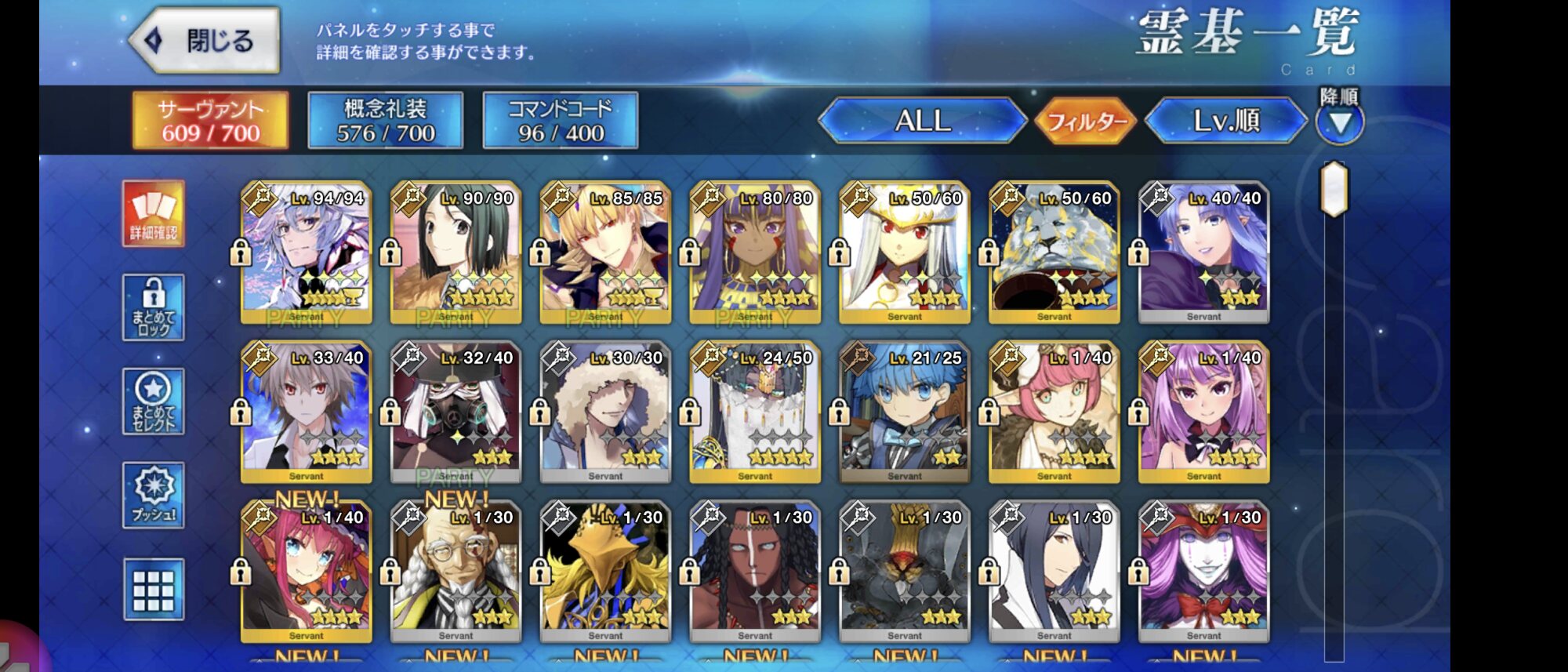Tap the まとめてロック bulk lock button
Viewport: 1568px width, 672px height.
coord(154,307)
